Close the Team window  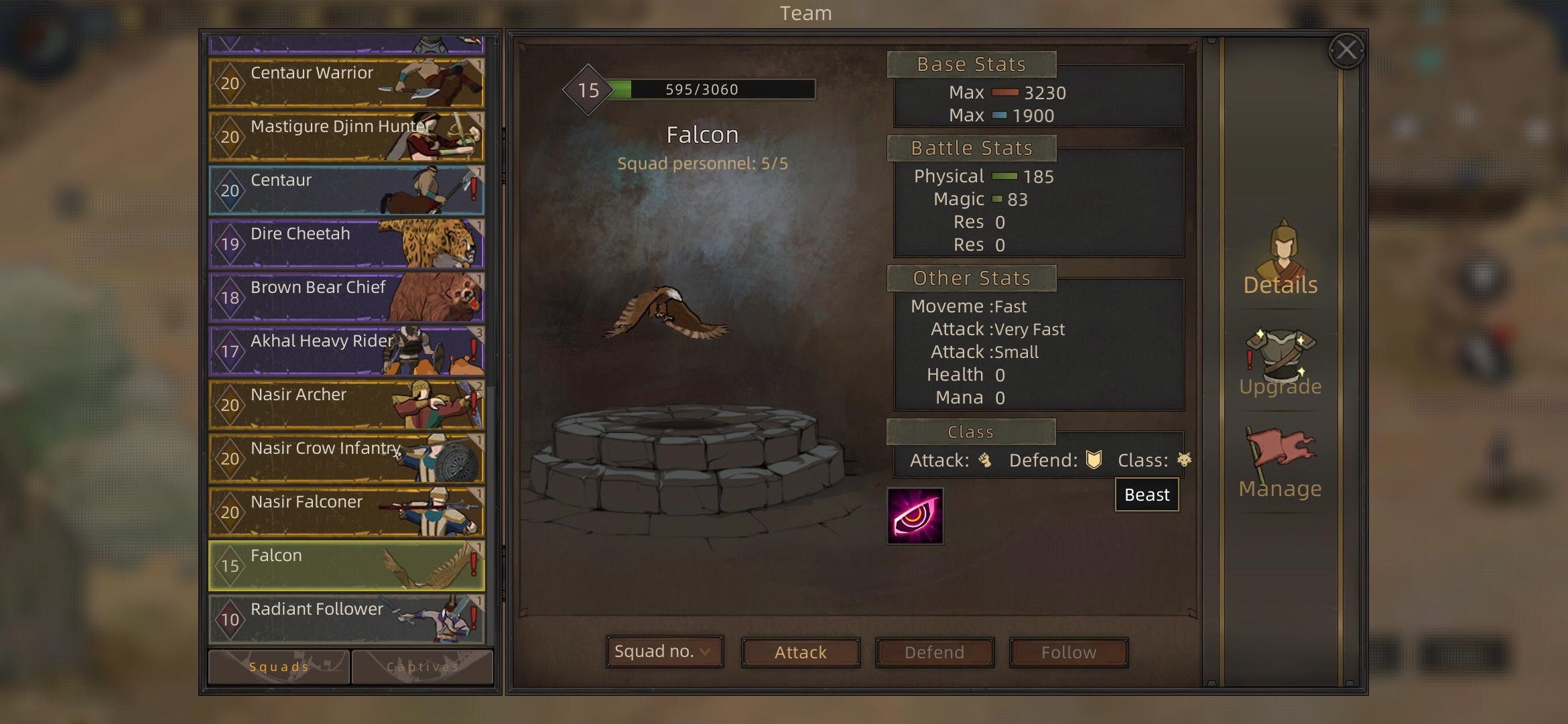tap(1346, 50)
